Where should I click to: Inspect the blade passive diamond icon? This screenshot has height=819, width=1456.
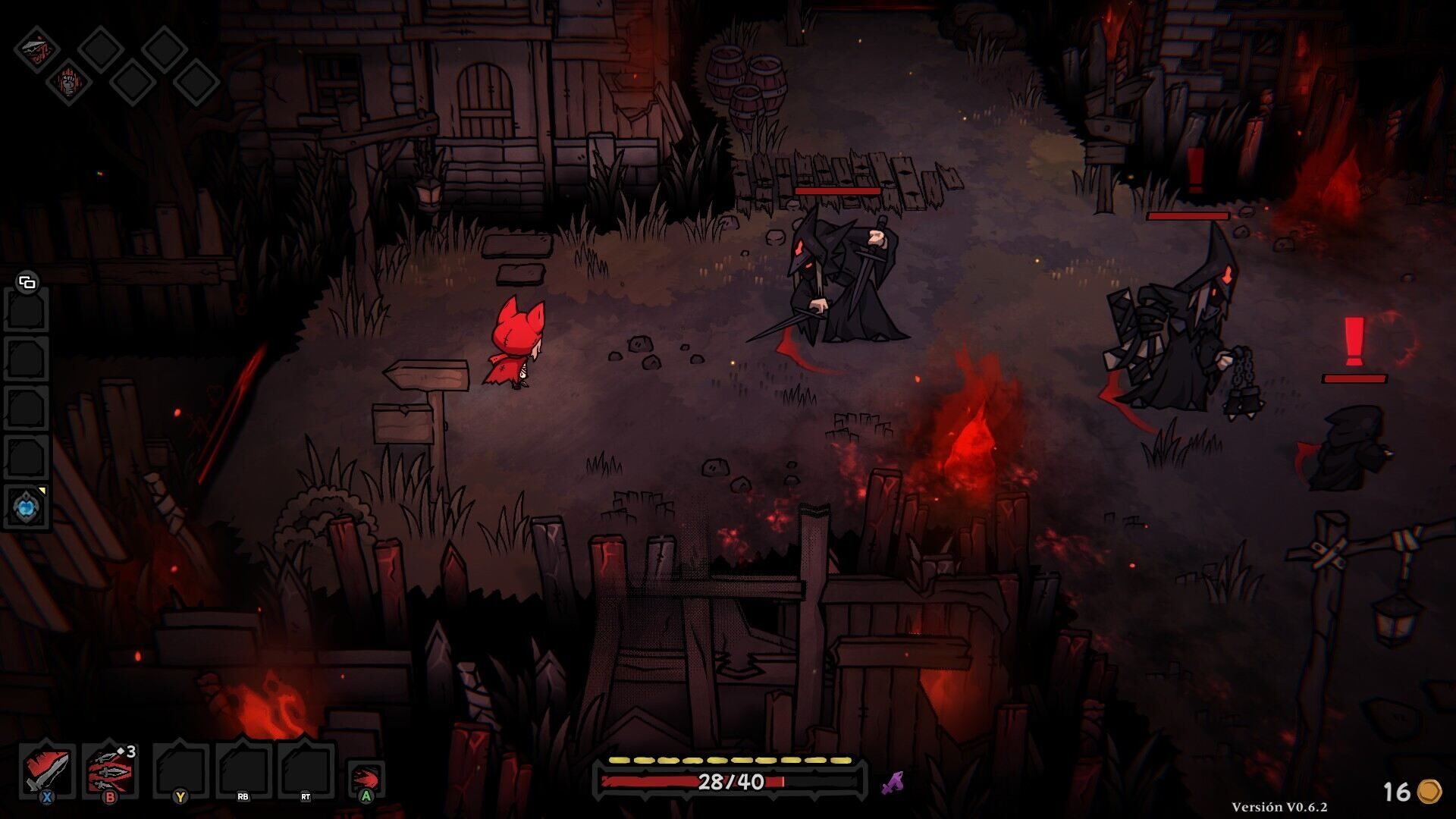pos(37,50)
